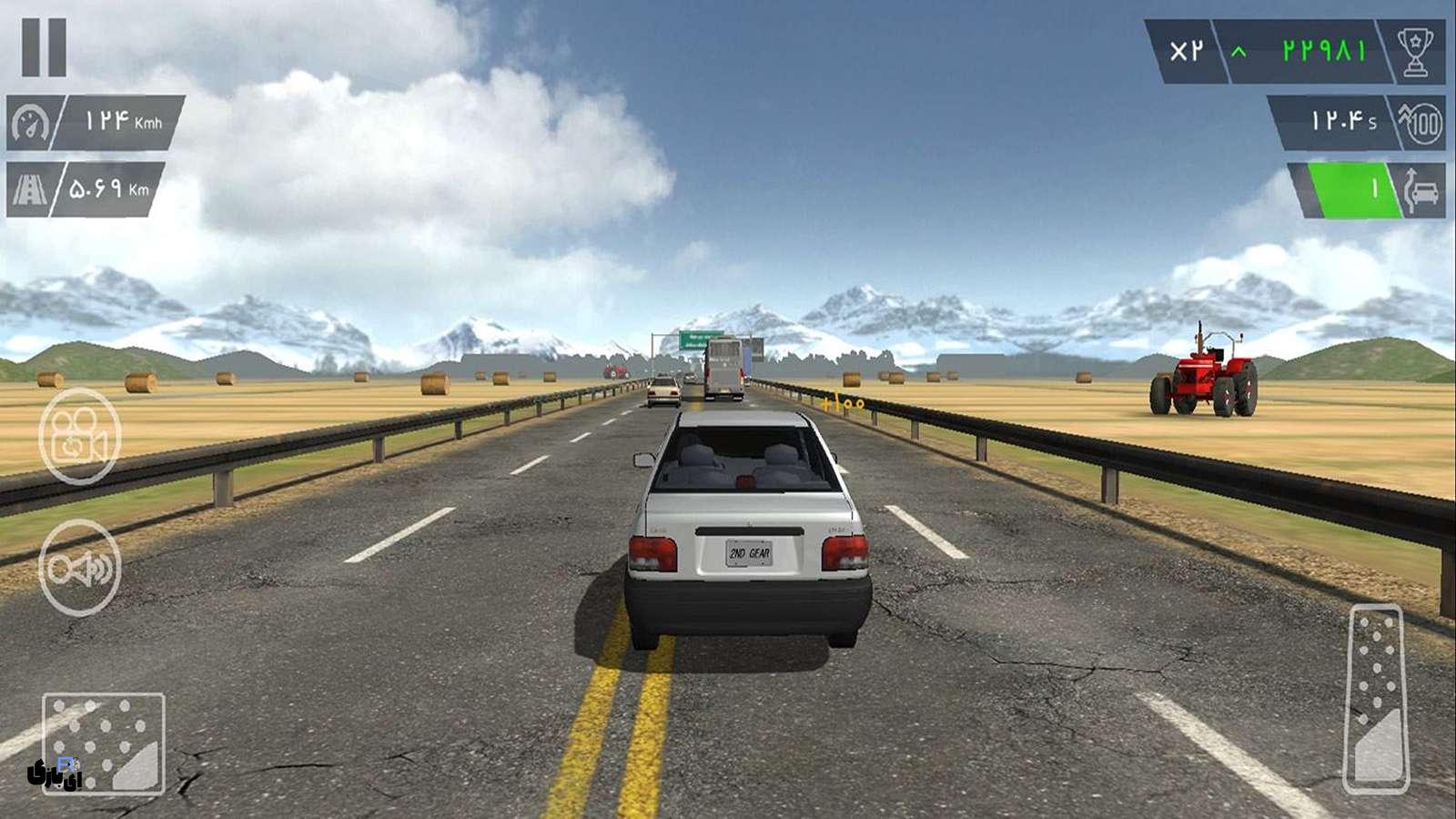This screenshot has width=1456, height=819.
Task: Honk the car horn
Action: tap(79, 568)
